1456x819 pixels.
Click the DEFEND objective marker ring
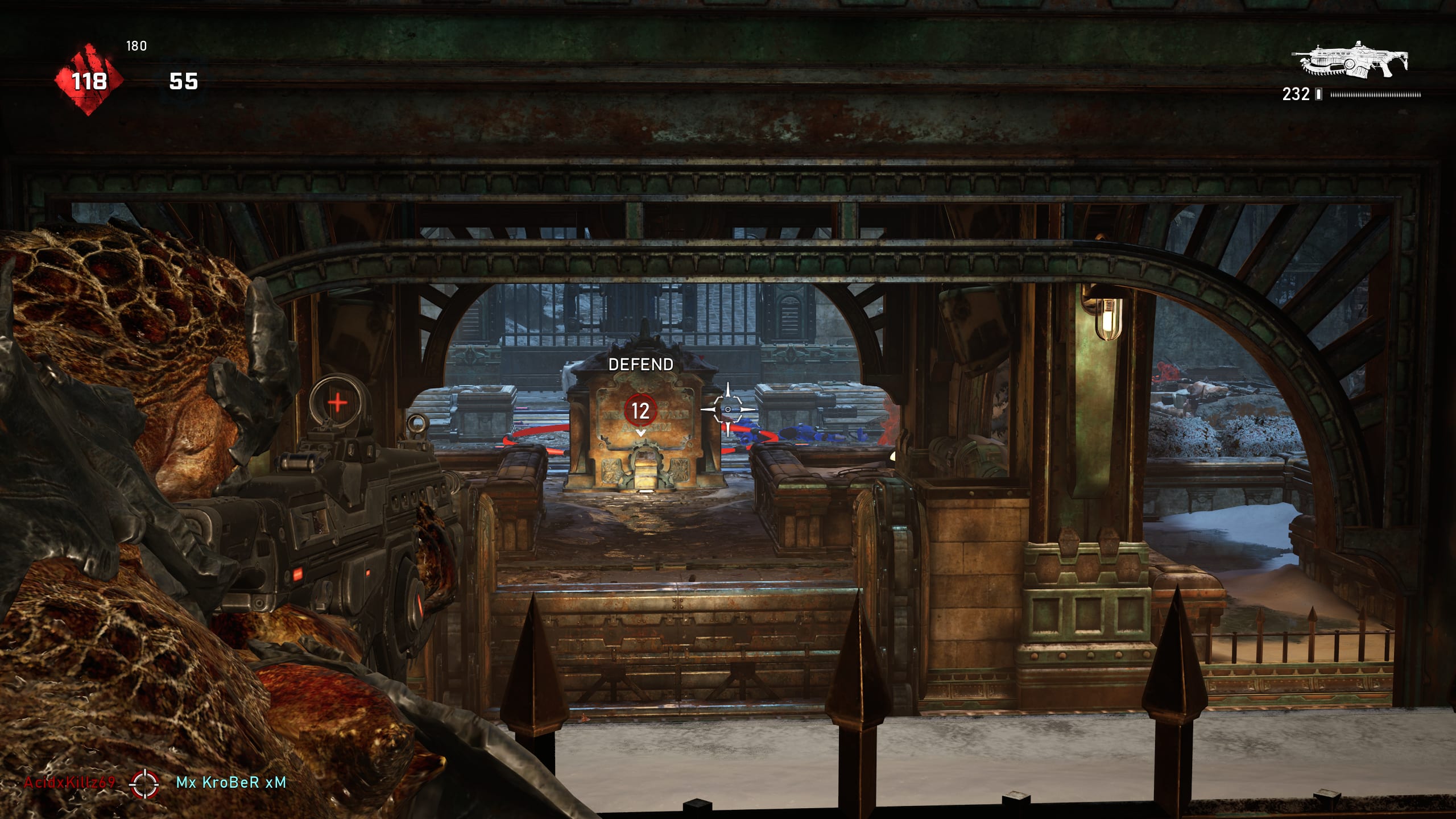tap(640, 409)
